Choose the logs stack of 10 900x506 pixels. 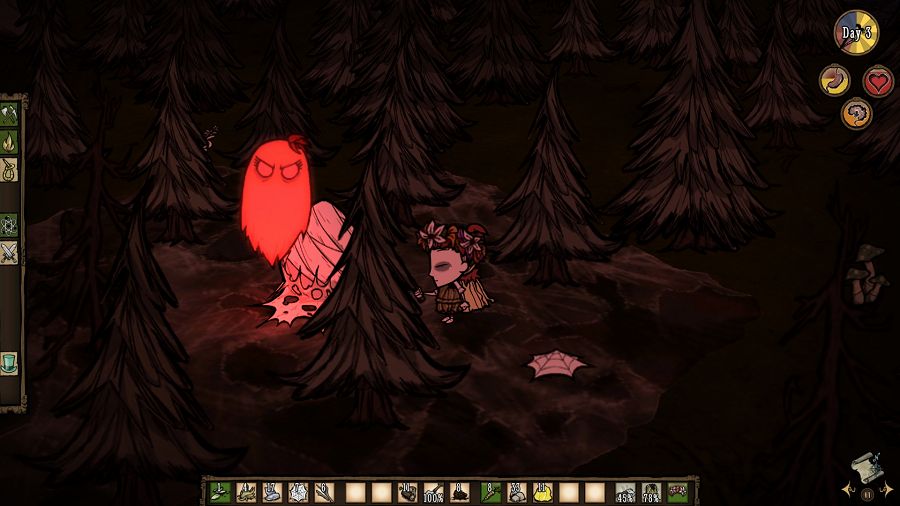click(407, 492)
